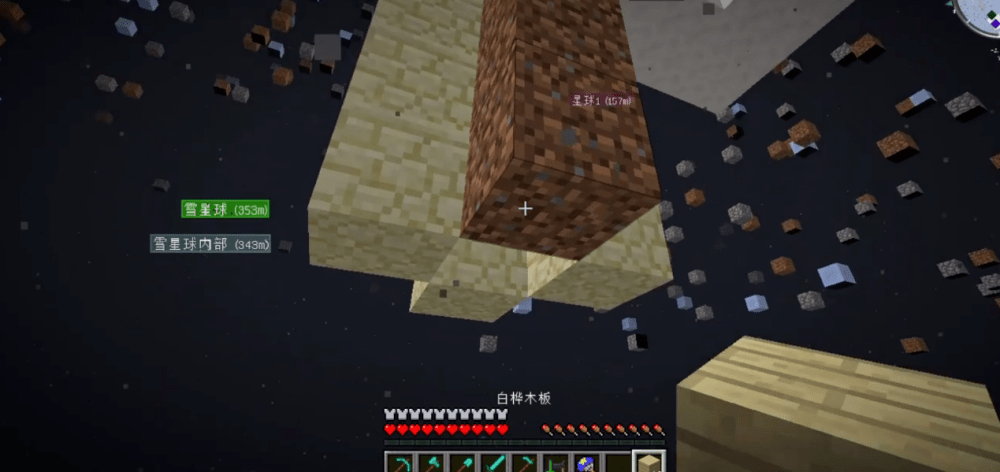Click the 星球1 waypoint marker
The height and width of the screenshot is (472, 1000).
coord(599,101)
